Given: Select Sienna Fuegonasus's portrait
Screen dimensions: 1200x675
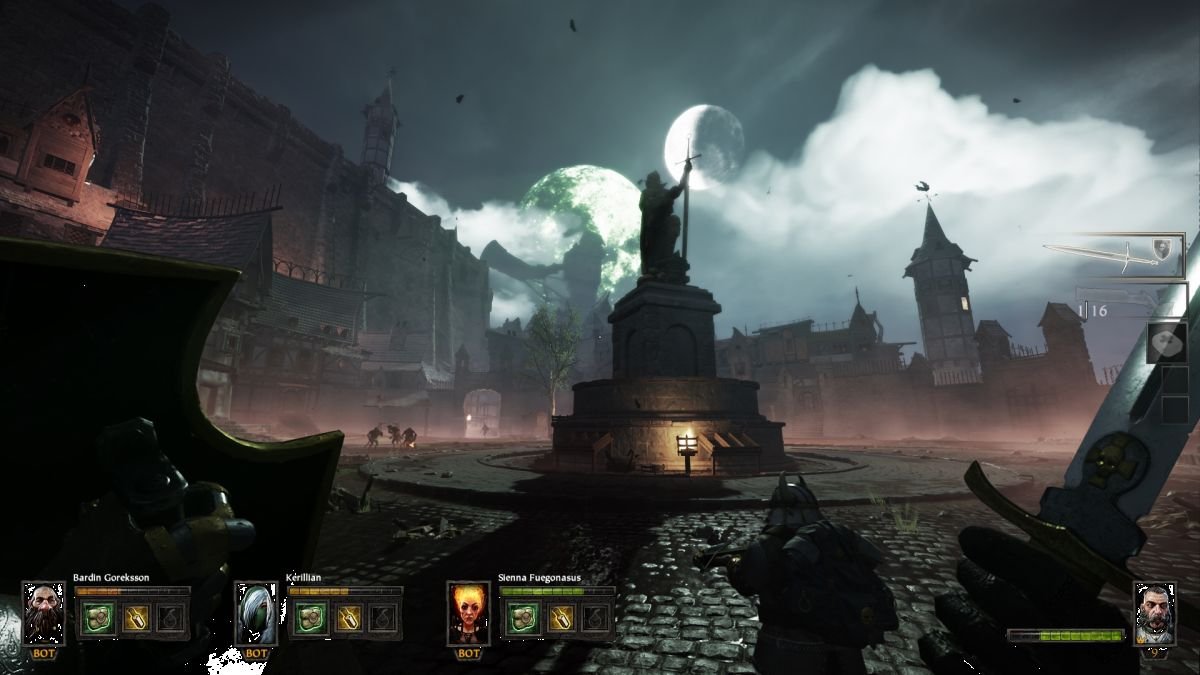Looking at the screenshot, I should click(x=468, y=613).
